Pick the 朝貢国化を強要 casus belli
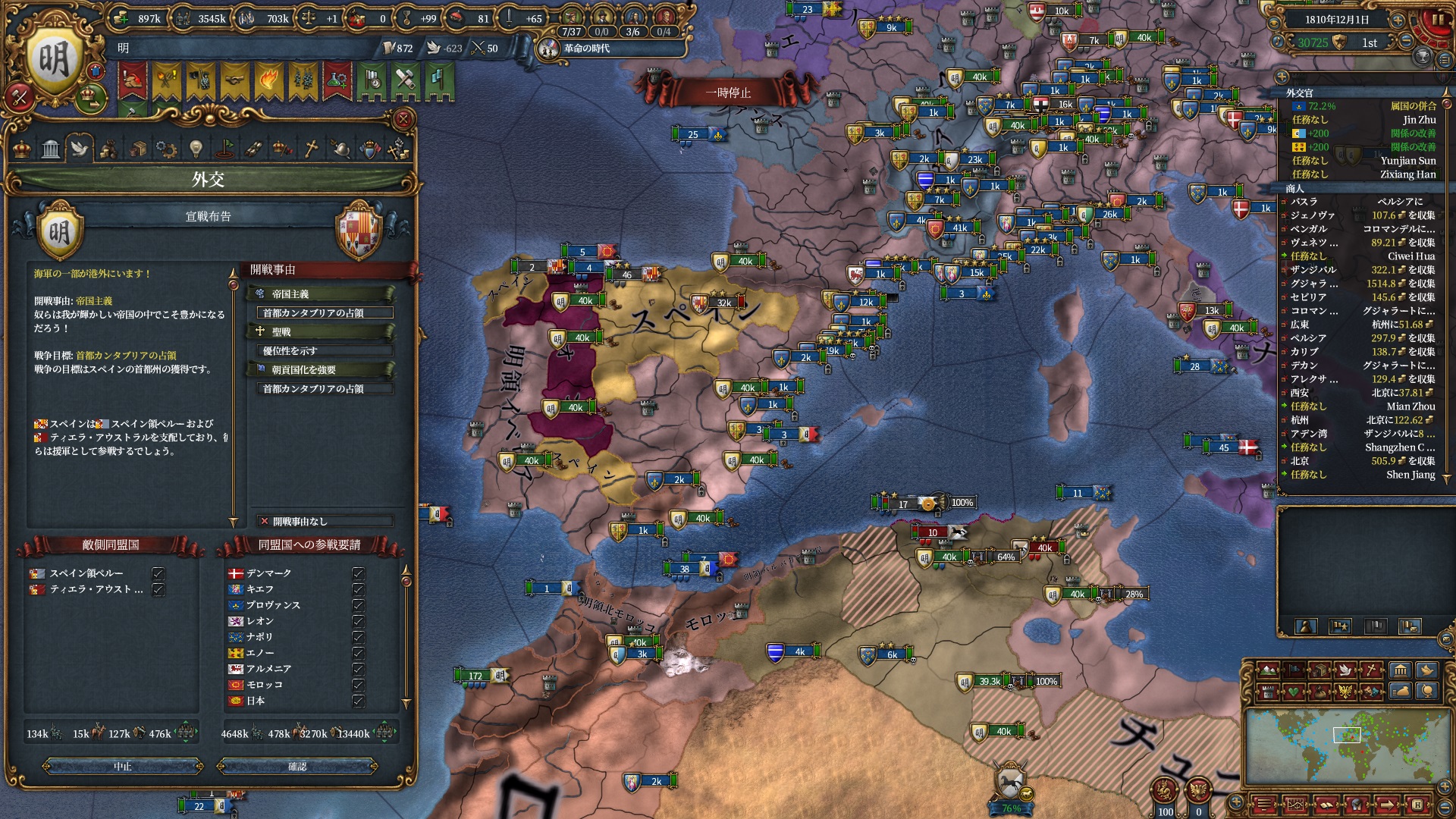This screenshot has width=1456, height=819. [x=320, y=369]
